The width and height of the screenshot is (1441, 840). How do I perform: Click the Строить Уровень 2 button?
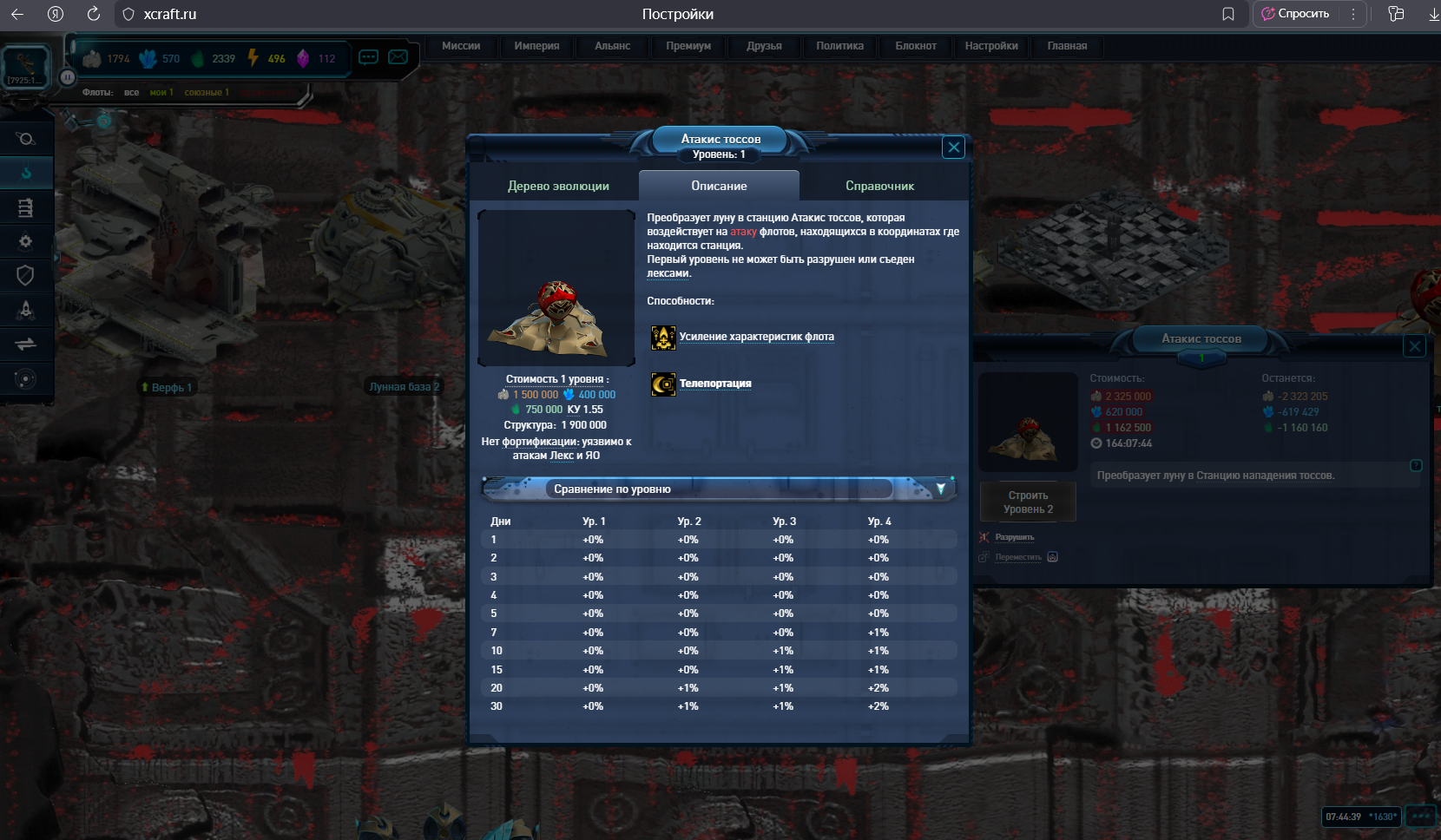coord(1029,502)
